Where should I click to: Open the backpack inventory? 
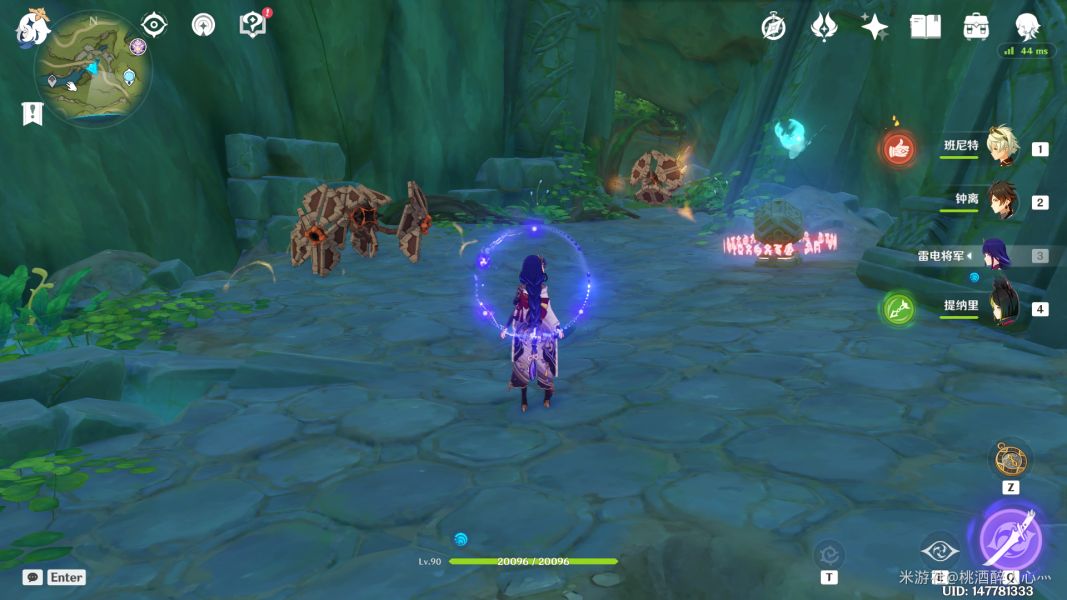976,27
